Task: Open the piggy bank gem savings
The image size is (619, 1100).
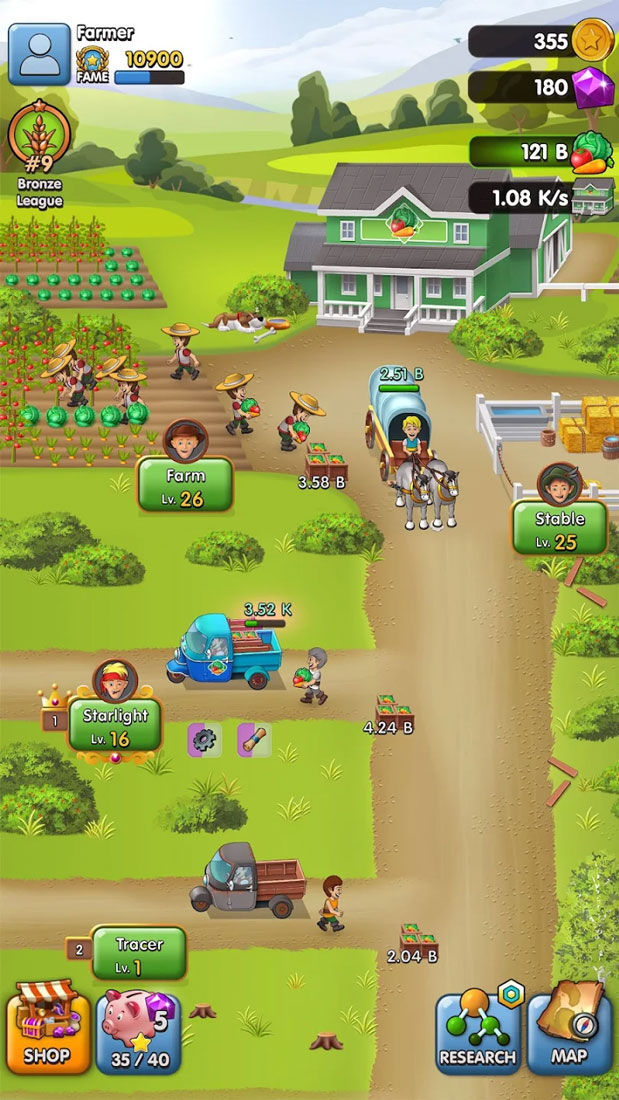Action: click(140, 1032)
